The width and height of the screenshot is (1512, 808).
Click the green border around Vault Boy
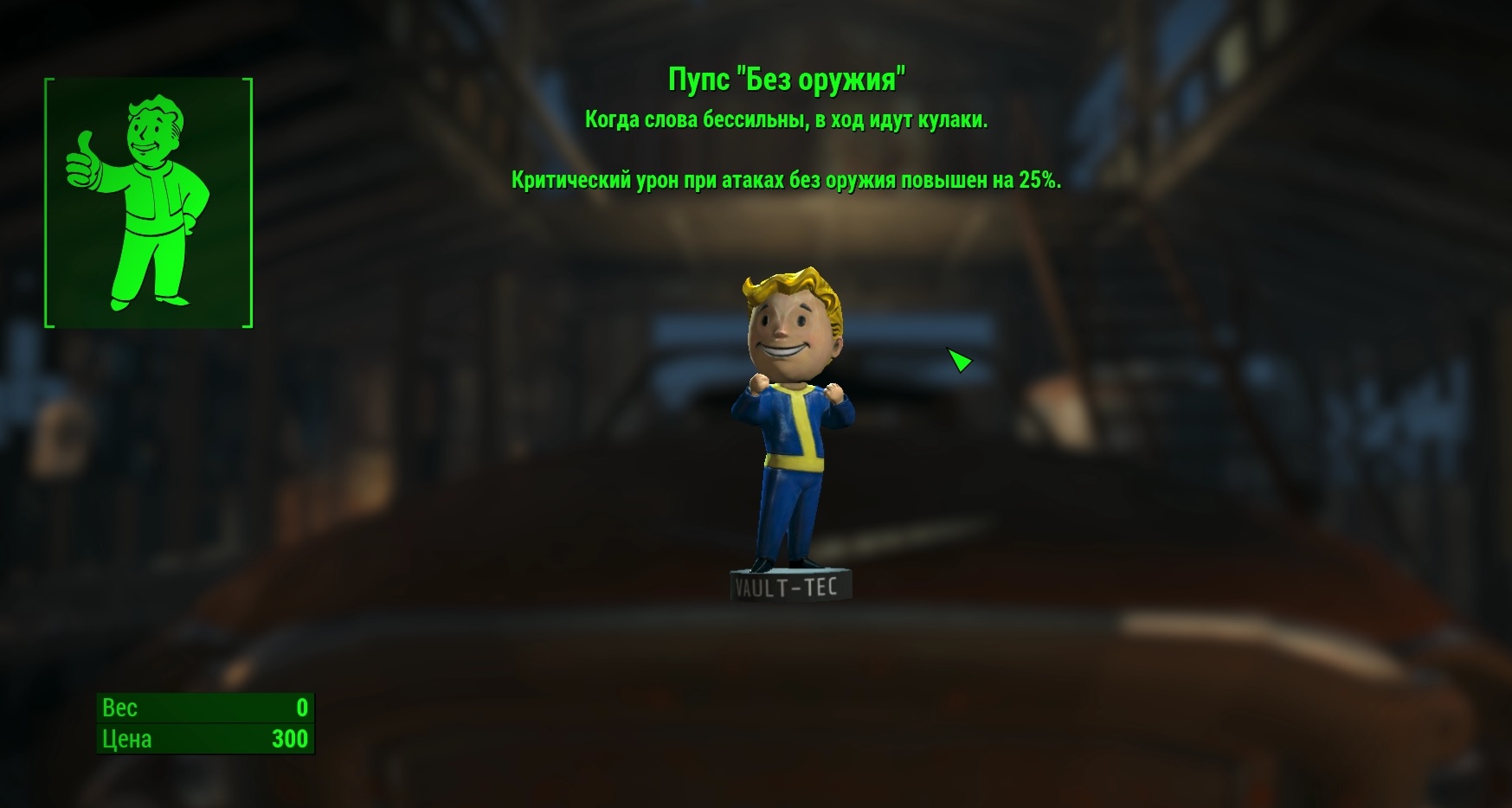[x=48, y=199]
